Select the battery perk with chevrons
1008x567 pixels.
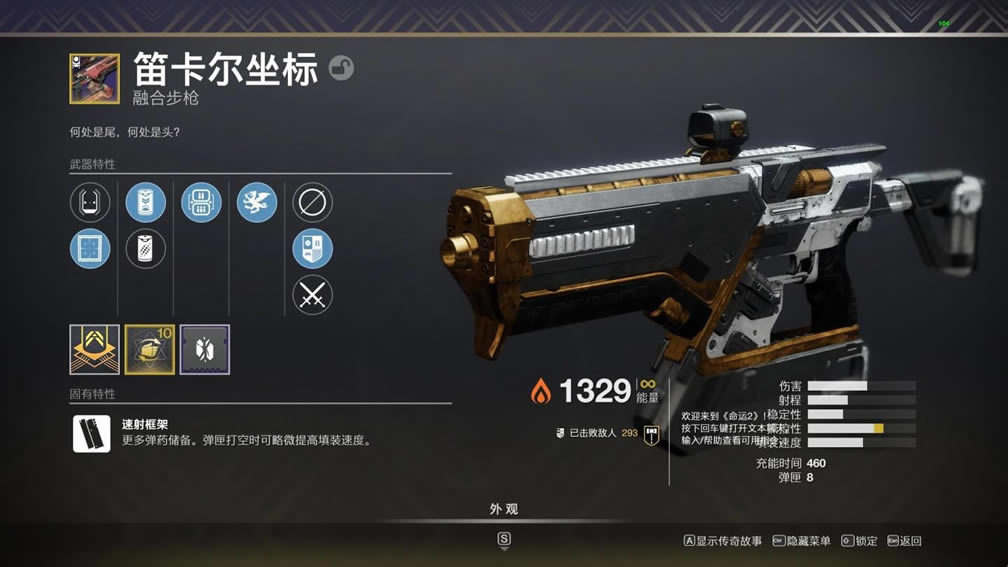(146, 202)
